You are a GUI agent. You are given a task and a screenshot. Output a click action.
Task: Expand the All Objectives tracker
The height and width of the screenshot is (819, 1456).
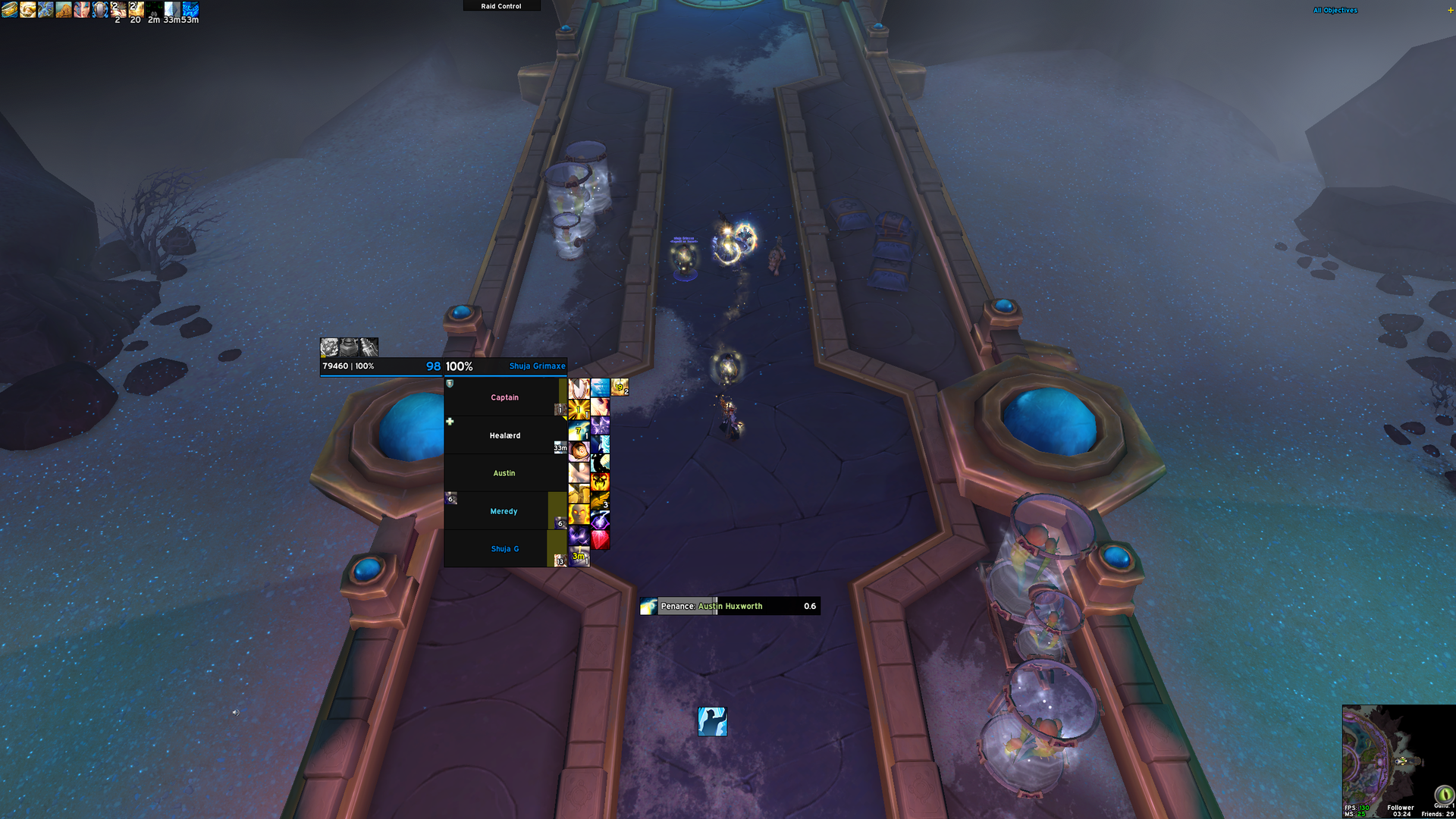click(1335, 11)
